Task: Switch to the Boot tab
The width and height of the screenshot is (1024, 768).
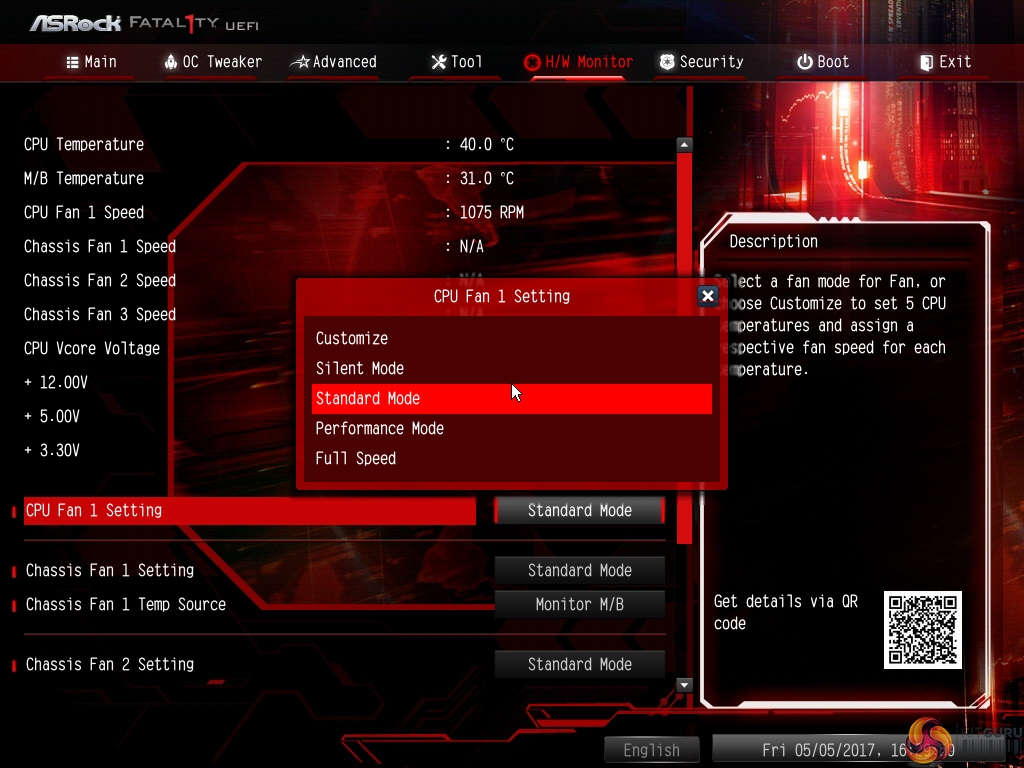Action: tap(822, 62)
